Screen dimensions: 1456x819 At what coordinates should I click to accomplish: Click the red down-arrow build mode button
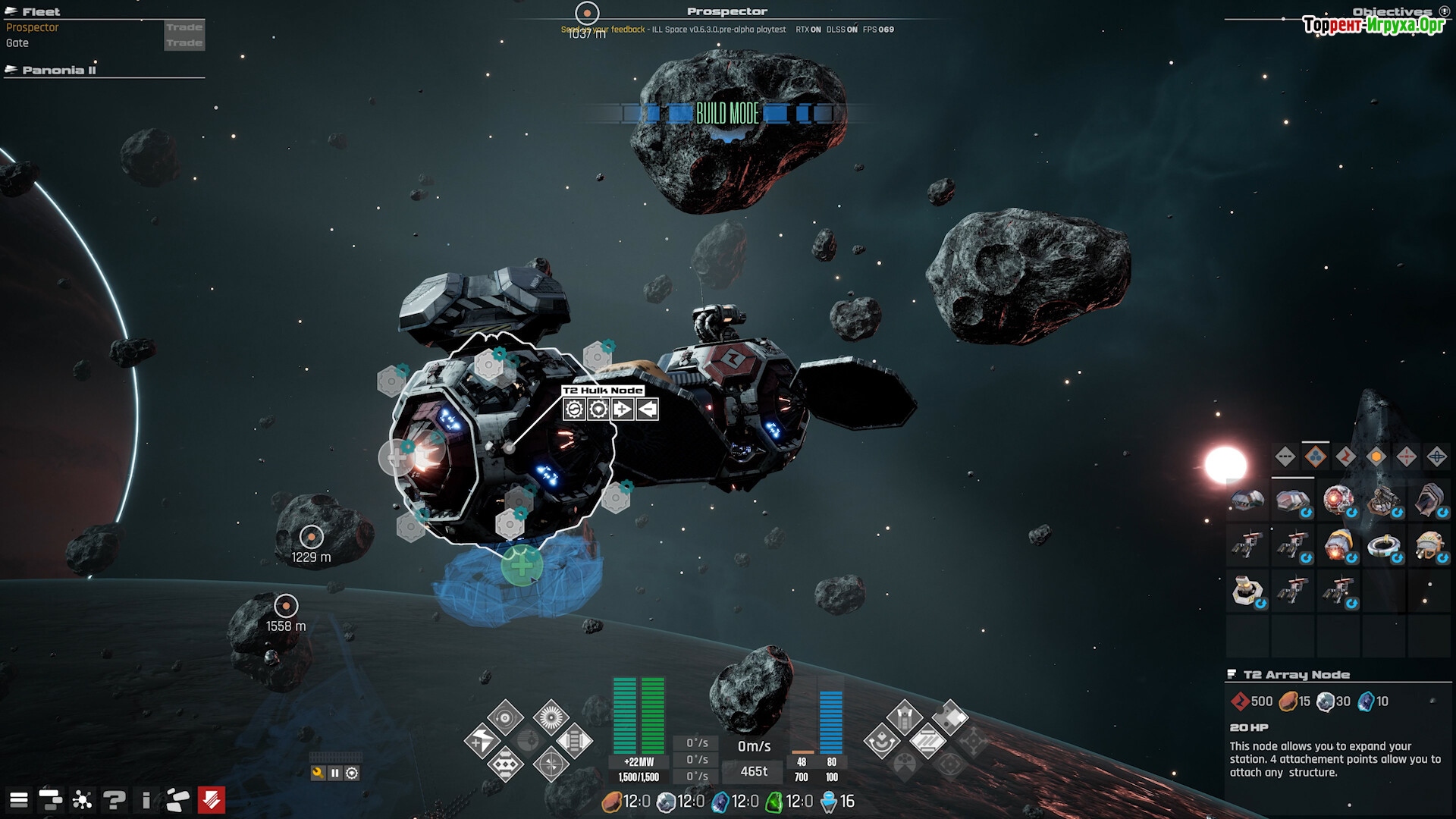[212, 799]
